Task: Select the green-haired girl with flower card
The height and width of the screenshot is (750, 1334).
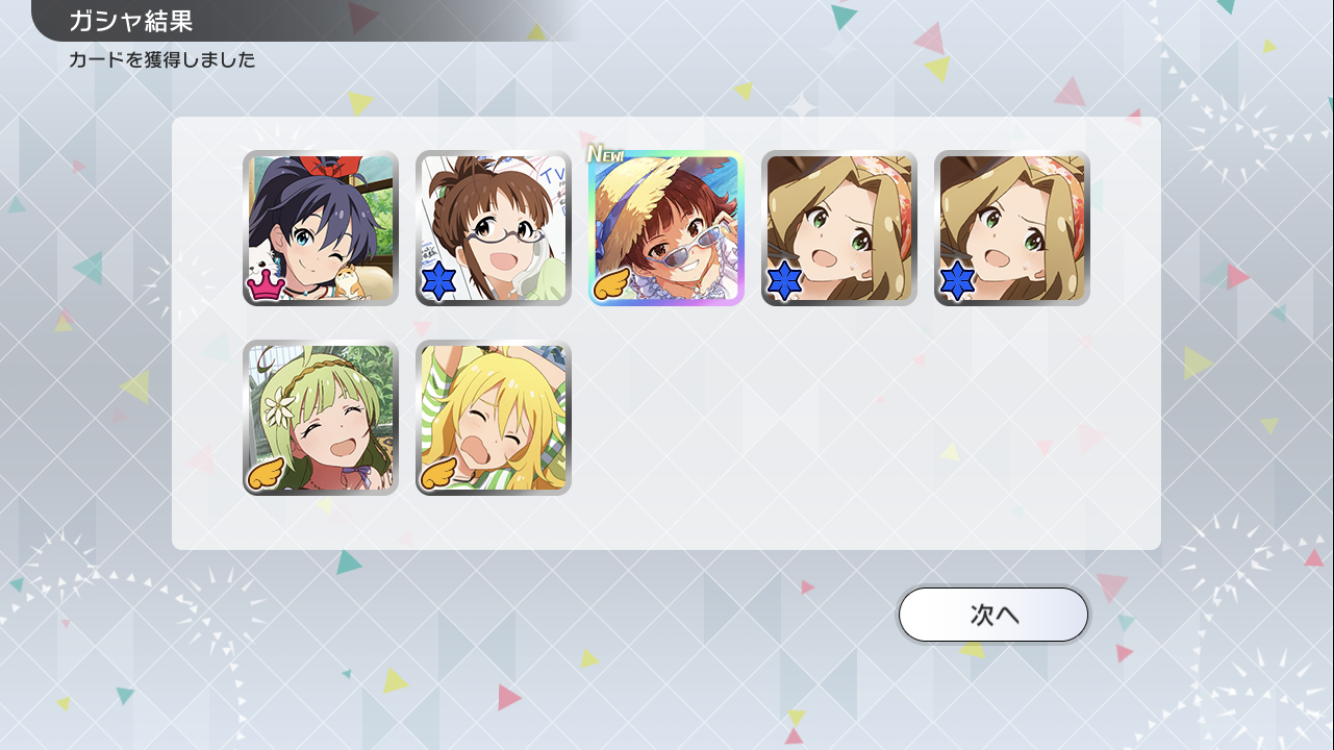Action: [x=320, y=417]
